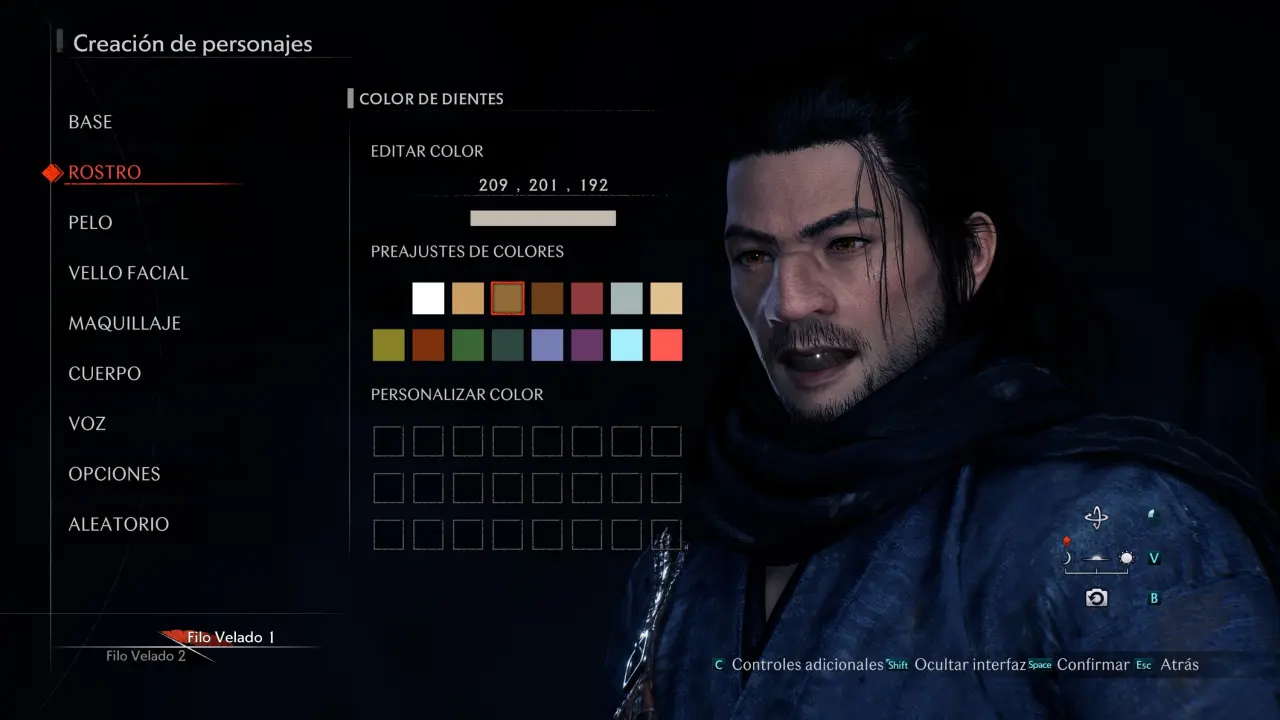Click the camera reset icon
Image resolution: width=1280 pixels, height=720 pixels.
(1097, 598)
